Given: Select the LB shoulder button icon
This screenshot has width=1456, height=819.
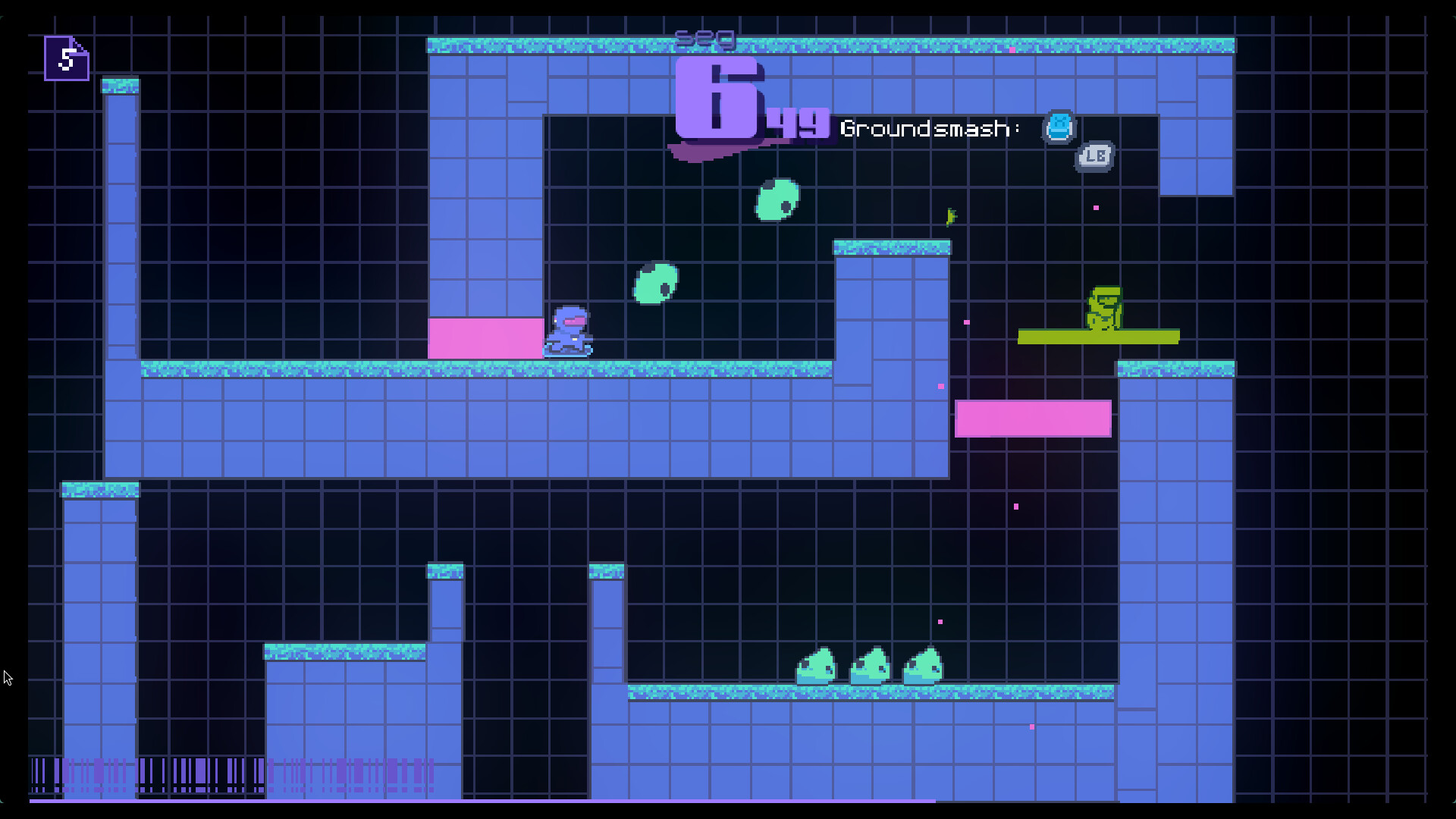Looking at the screenshot, I should click(x=1094, y=156).
